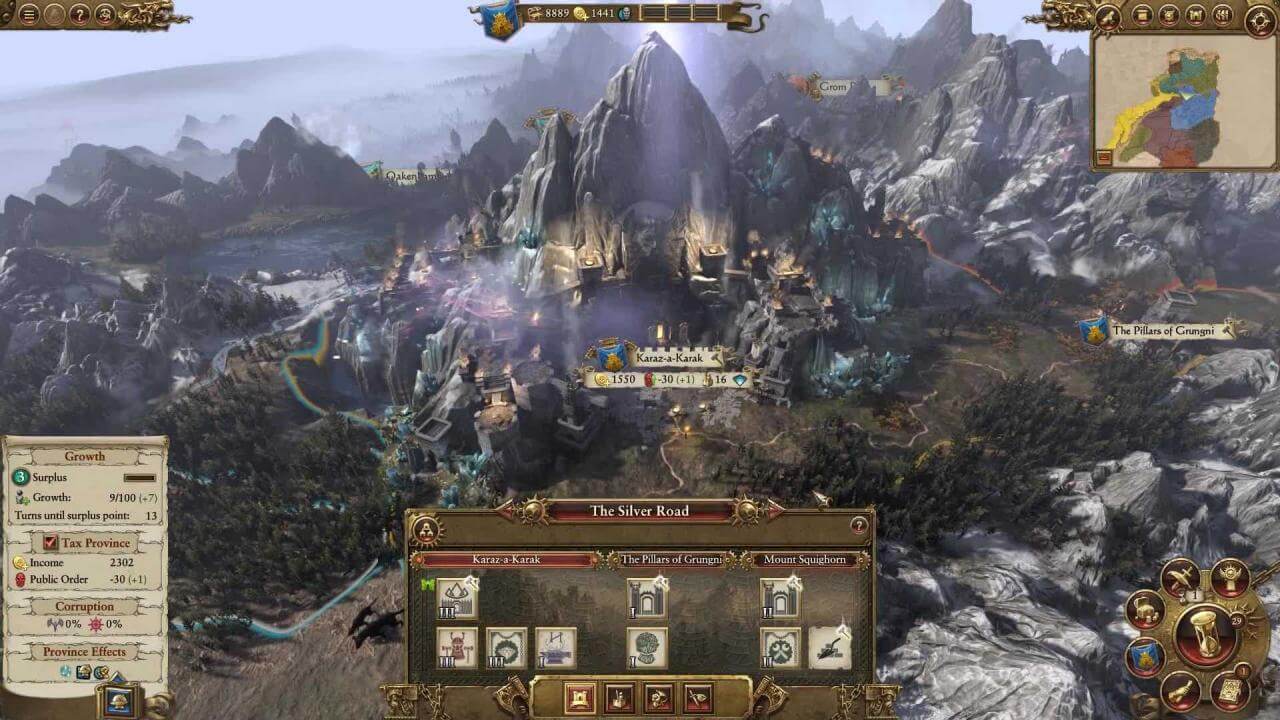Screen dimensions: 1280x720
Task: Toggle the advisor question mark in the top-left
Action: pos(80,15)
